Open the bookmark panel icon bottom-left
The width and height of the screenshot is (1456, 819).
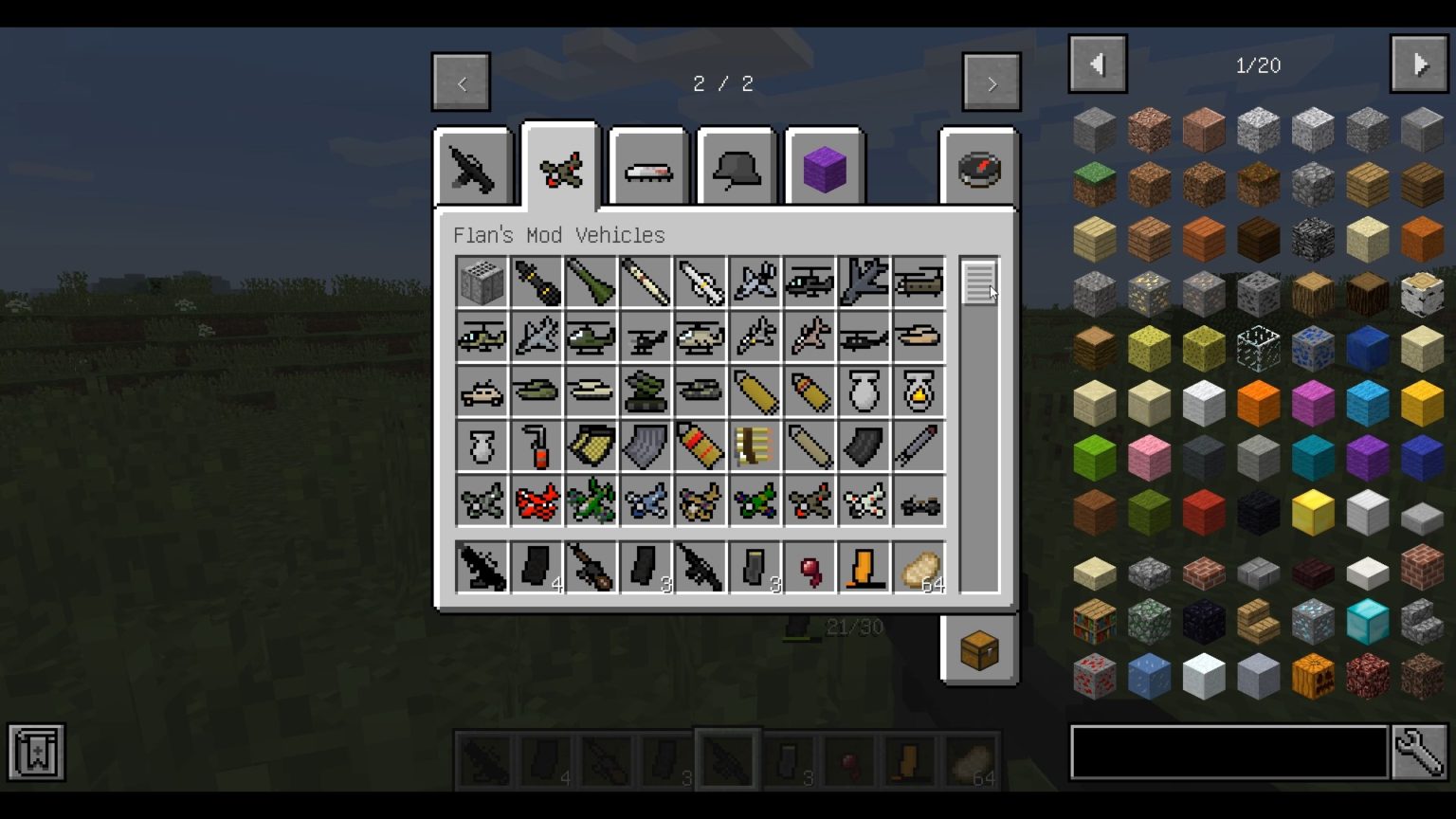click(35, 752)
